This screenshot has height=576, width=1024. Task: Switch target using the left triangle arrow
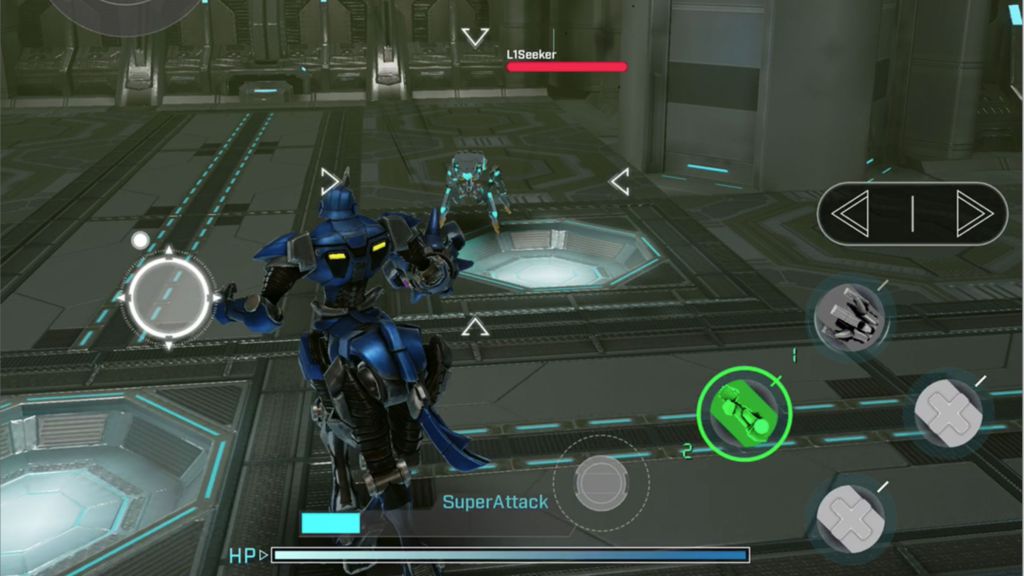[853, 214]
